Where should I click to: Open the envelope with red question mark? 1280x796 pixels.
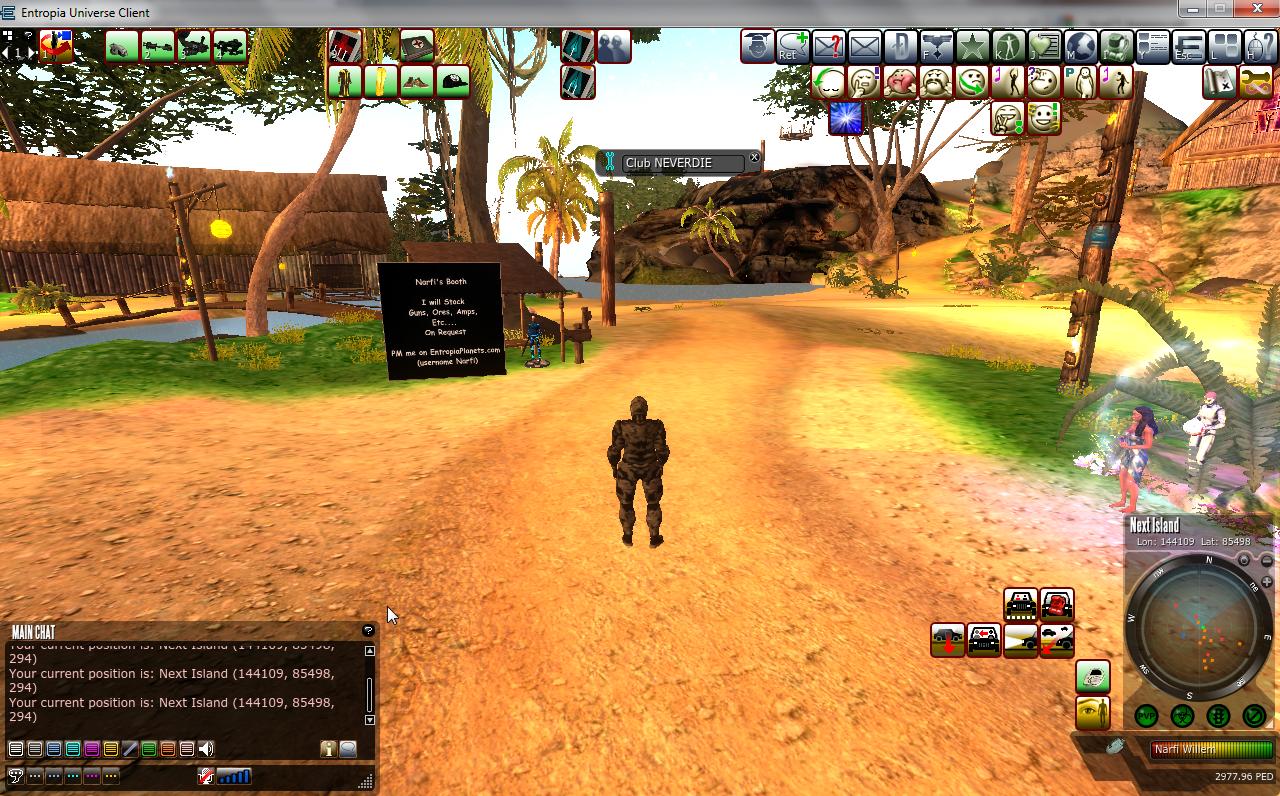pos(829,46)
